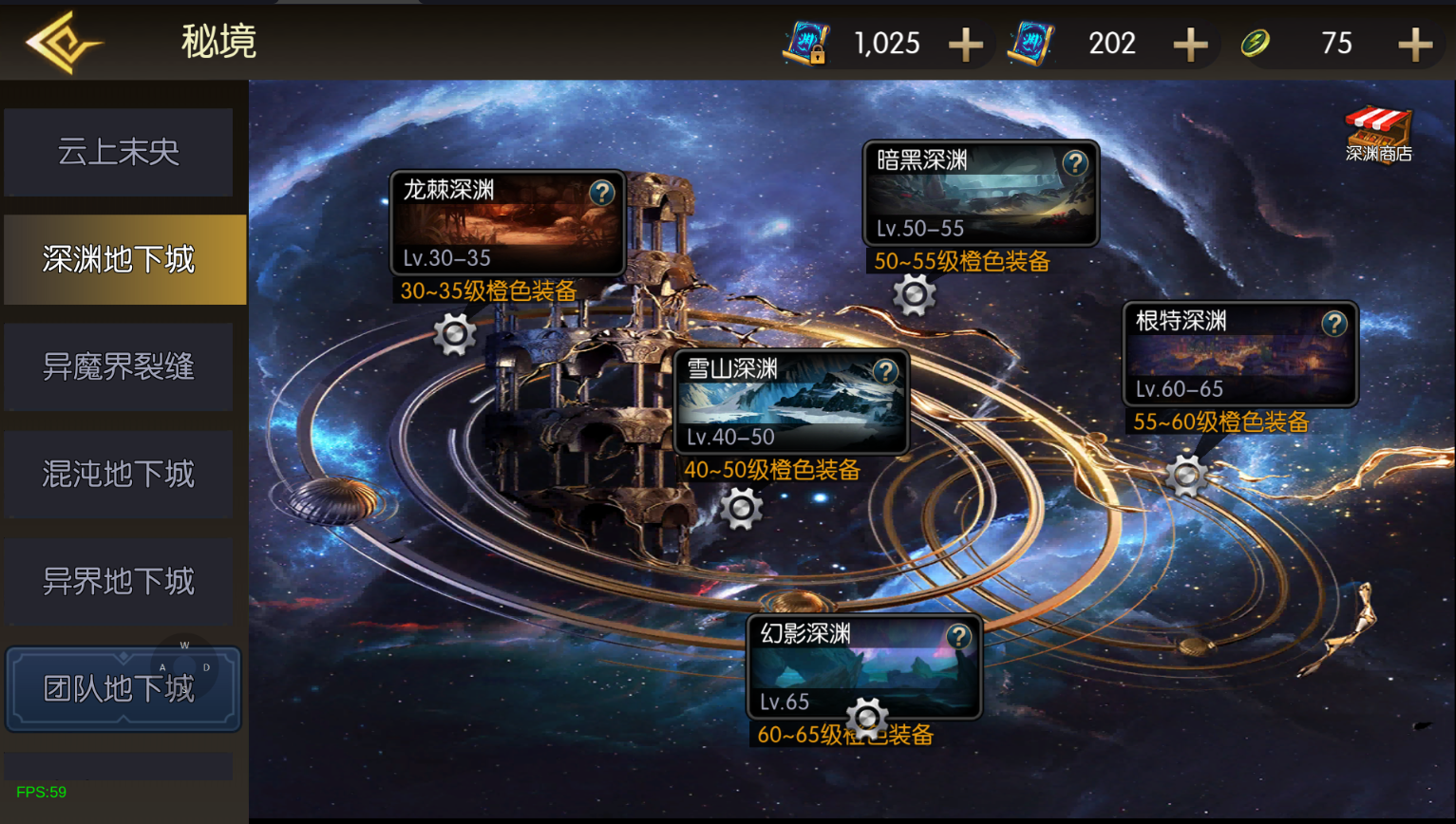Show help for 根特深渊
Viewport: 1456px width, 824px height.
1334,324
